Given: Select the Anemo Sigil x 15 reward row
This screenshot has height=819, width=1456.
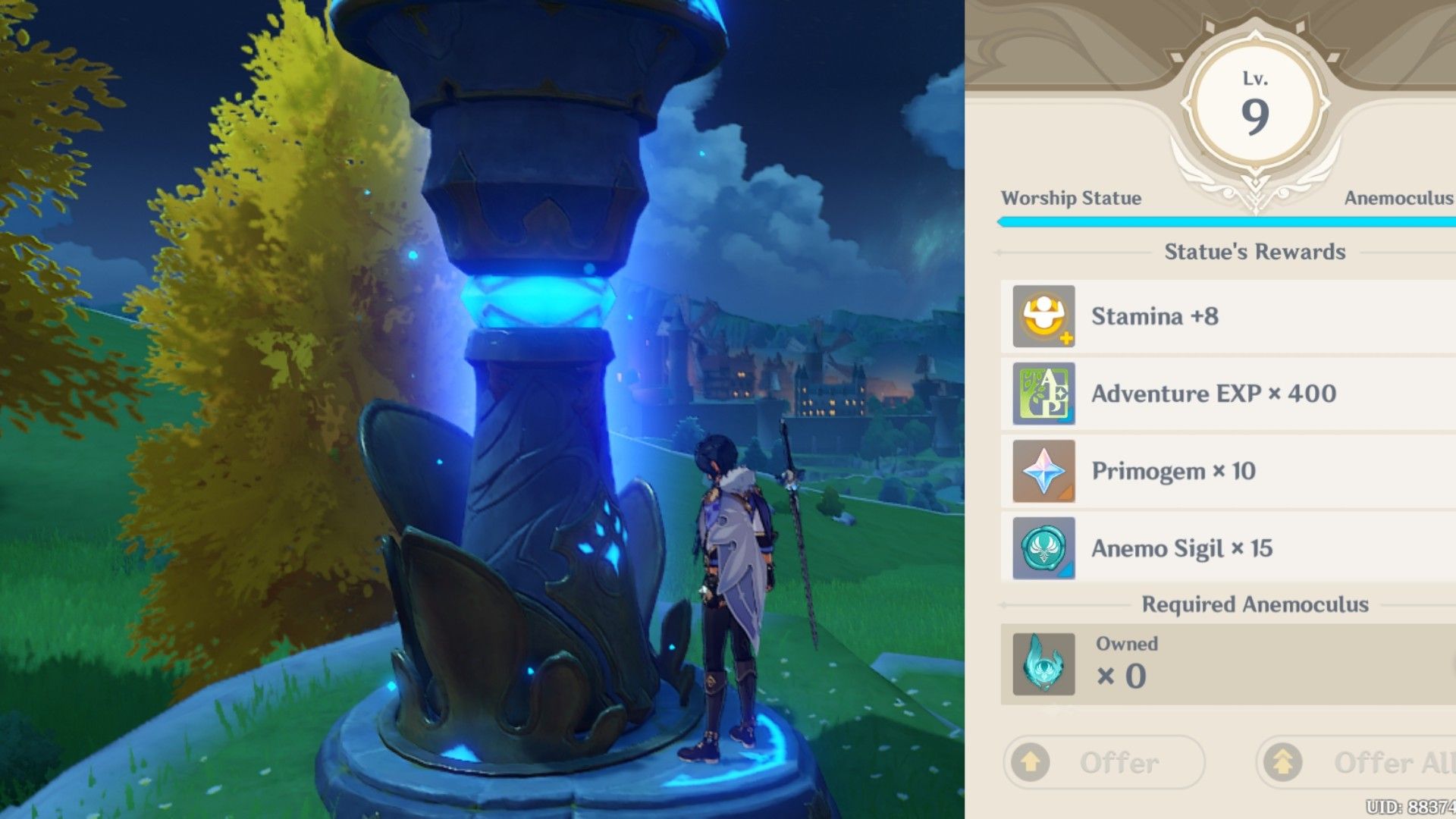Looking at the screenshot, I should click(1213, 548).
